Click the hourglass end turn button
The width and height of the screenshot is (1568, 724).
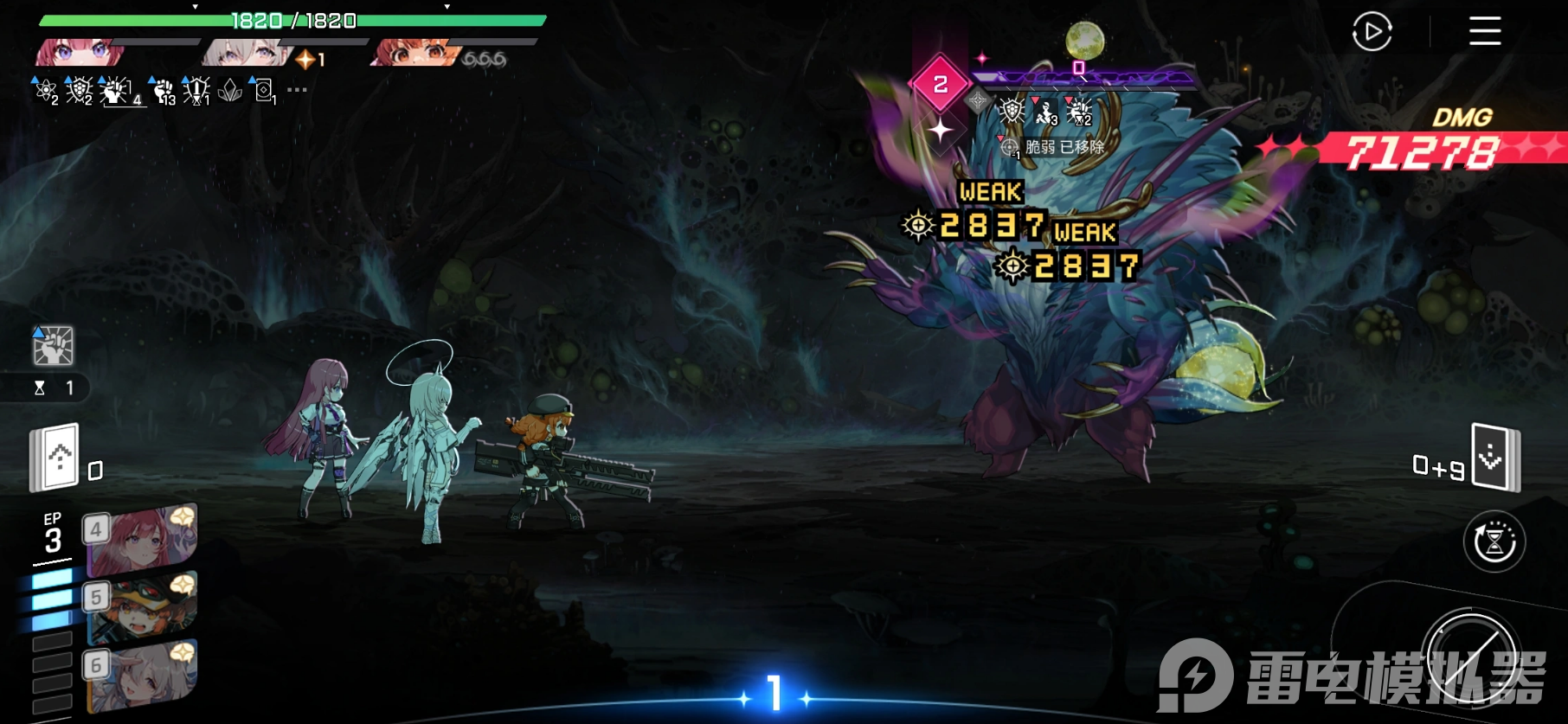pyautogui.click(x=1494, y=541)
